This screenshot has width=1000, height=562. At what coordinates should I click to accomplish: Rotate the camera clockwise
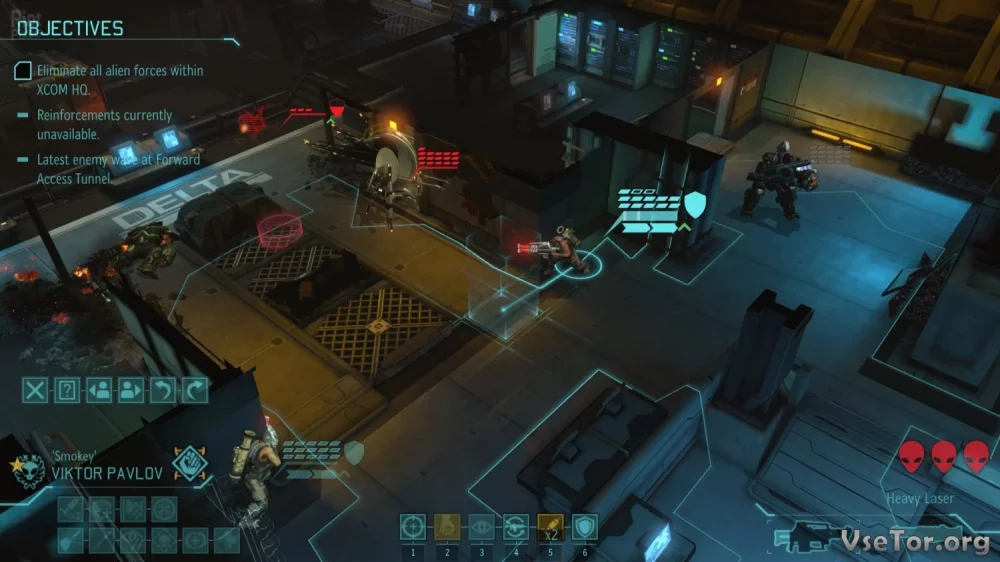[x=195, y=390]
